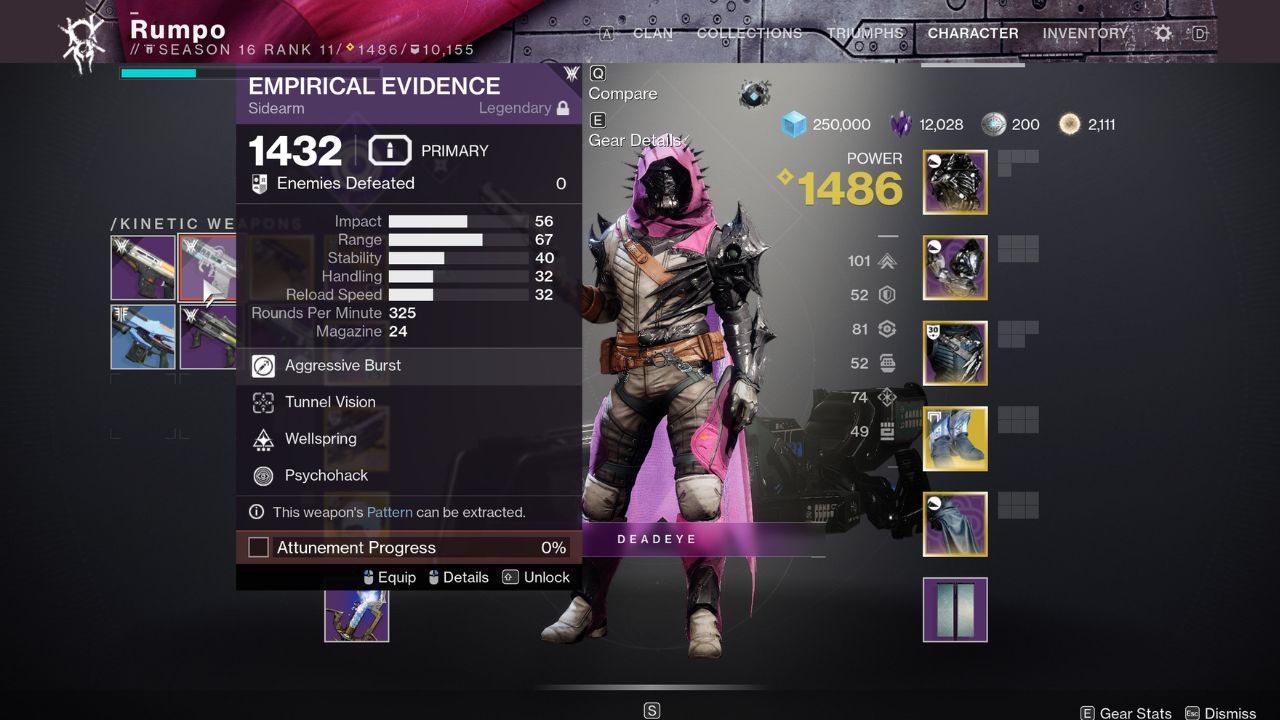Select the Psychohack perk
The width and height of the screenshot is (1280, 720).
point(326,476)
